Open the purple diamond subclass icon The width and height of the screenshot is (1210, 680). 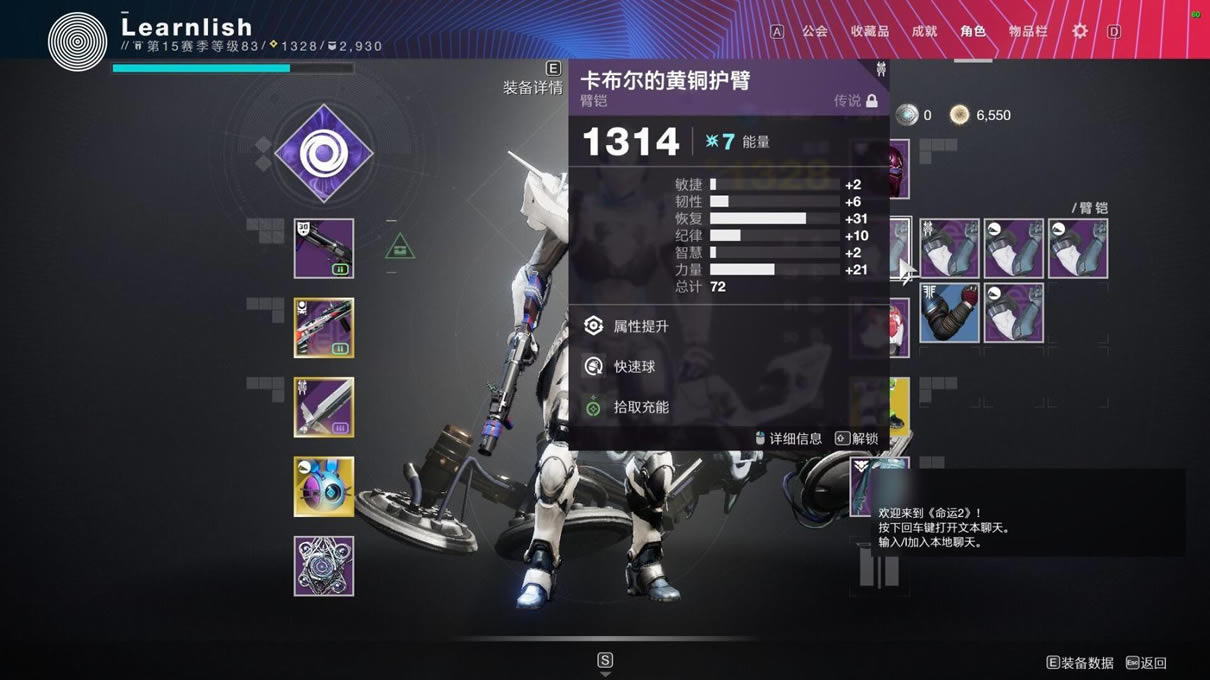tap(323, 154)
